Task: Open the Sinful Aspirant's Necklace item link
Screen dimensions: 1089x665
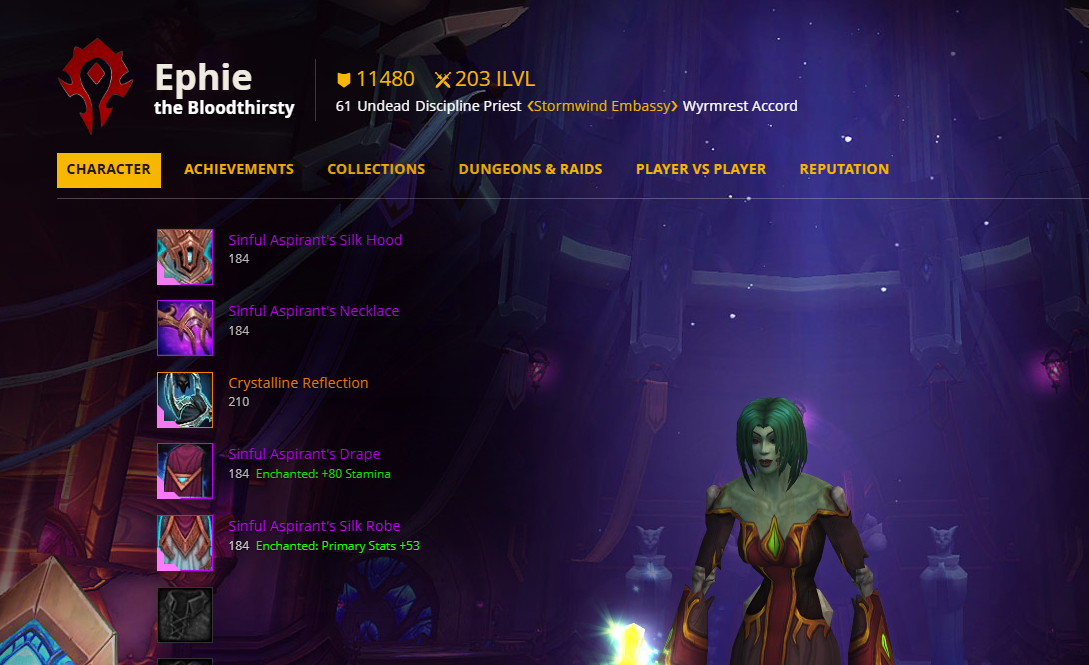Action: [313, 311]
